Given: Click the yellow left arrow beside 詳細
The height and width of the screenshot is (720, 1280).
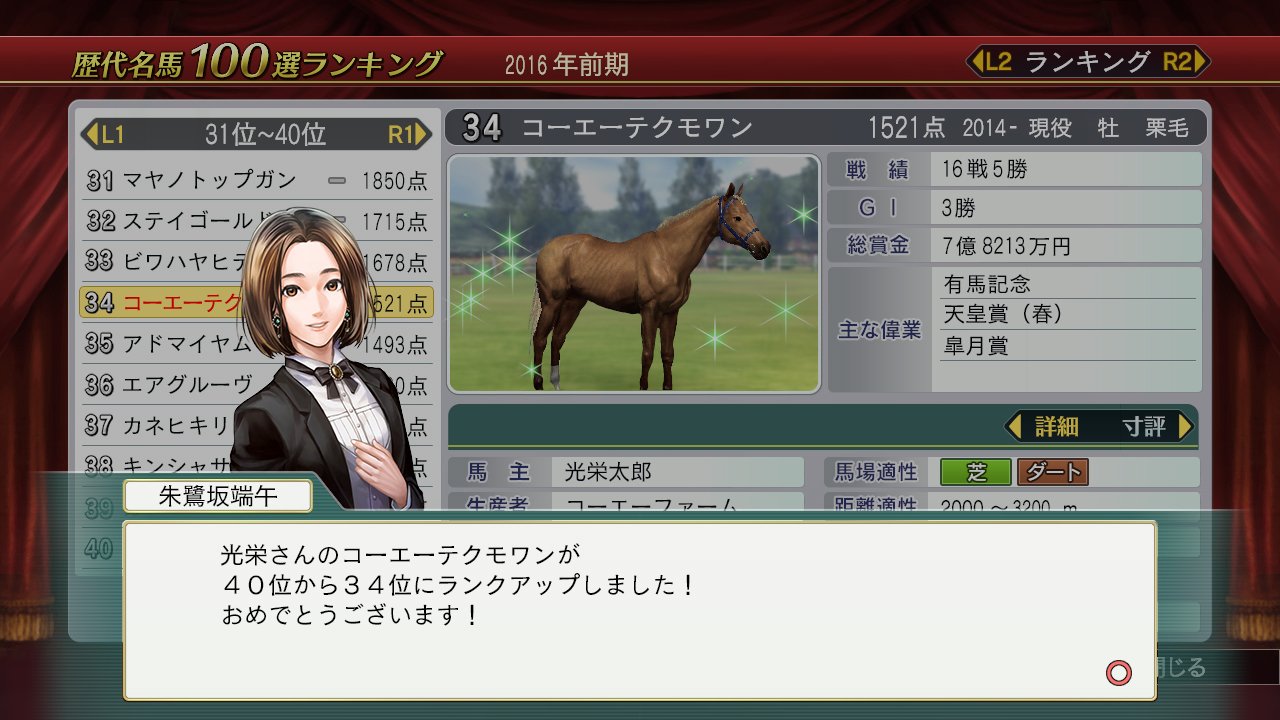Looking at the screenshot, I should click(1017, 424).
